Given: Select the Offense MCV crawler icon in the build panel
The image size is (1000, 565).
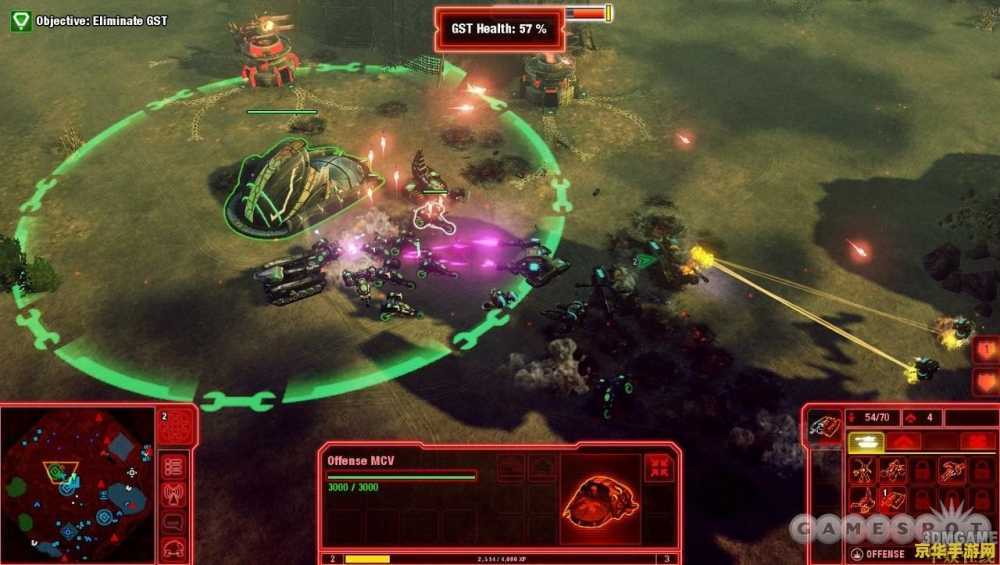Looking at the screenshot, I should pos(825,427).
